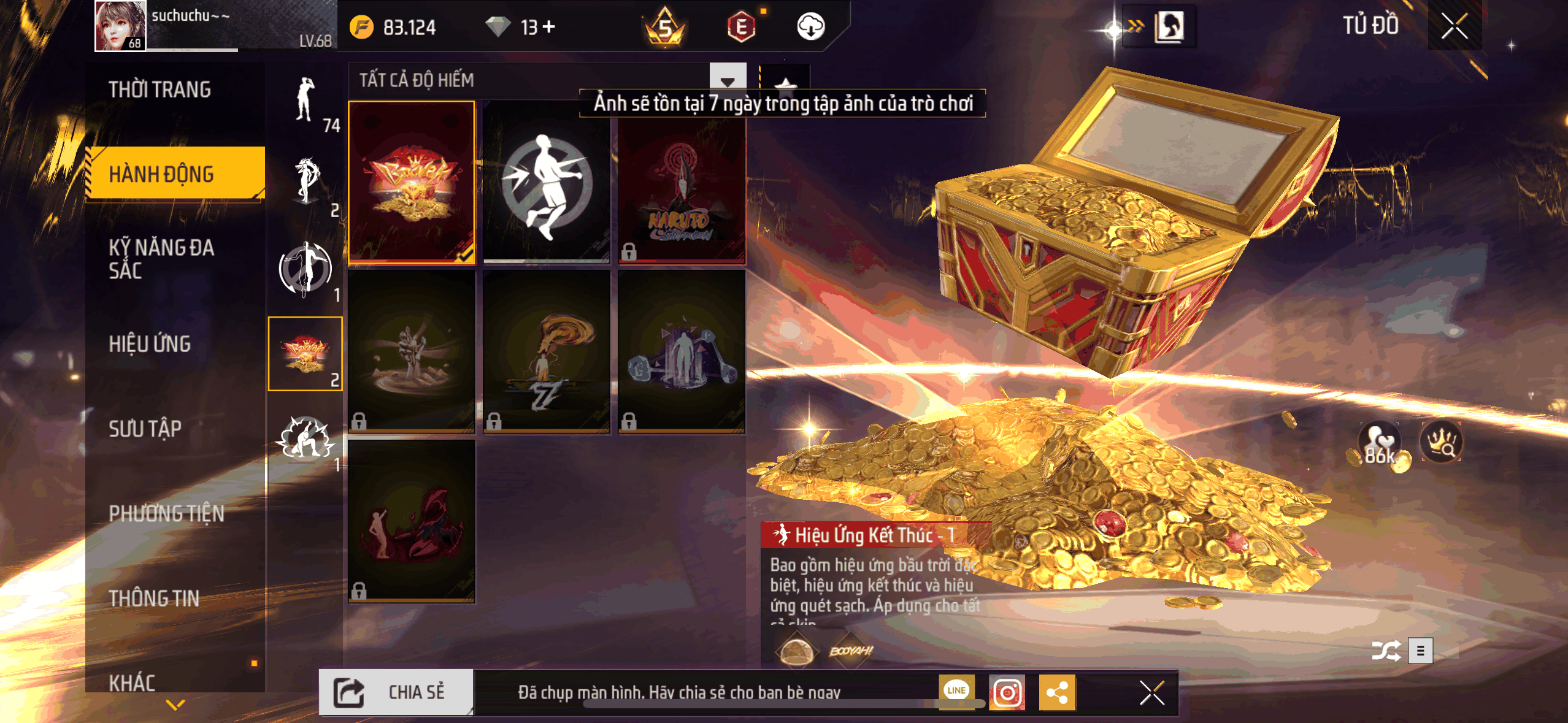
Task: Select the Hiệu Ứng category
Action: [x=150, y=344]
